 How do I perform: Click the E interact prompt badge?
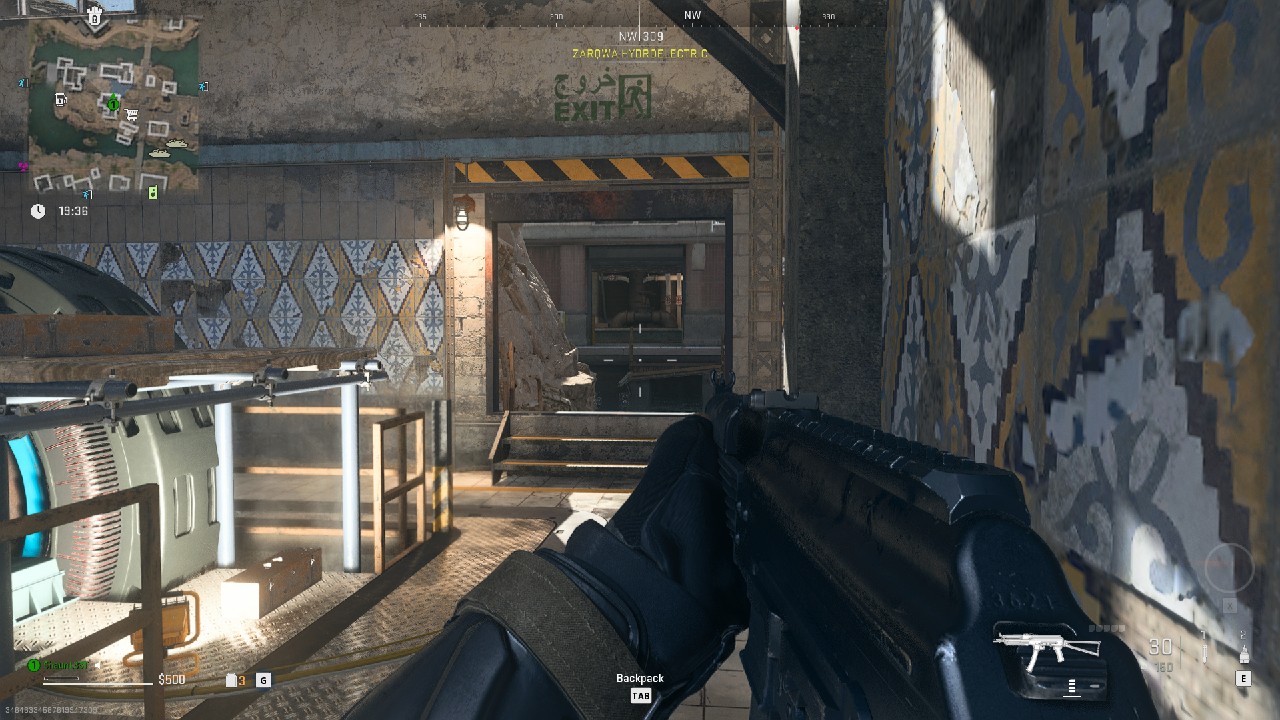click(1244, 678)
